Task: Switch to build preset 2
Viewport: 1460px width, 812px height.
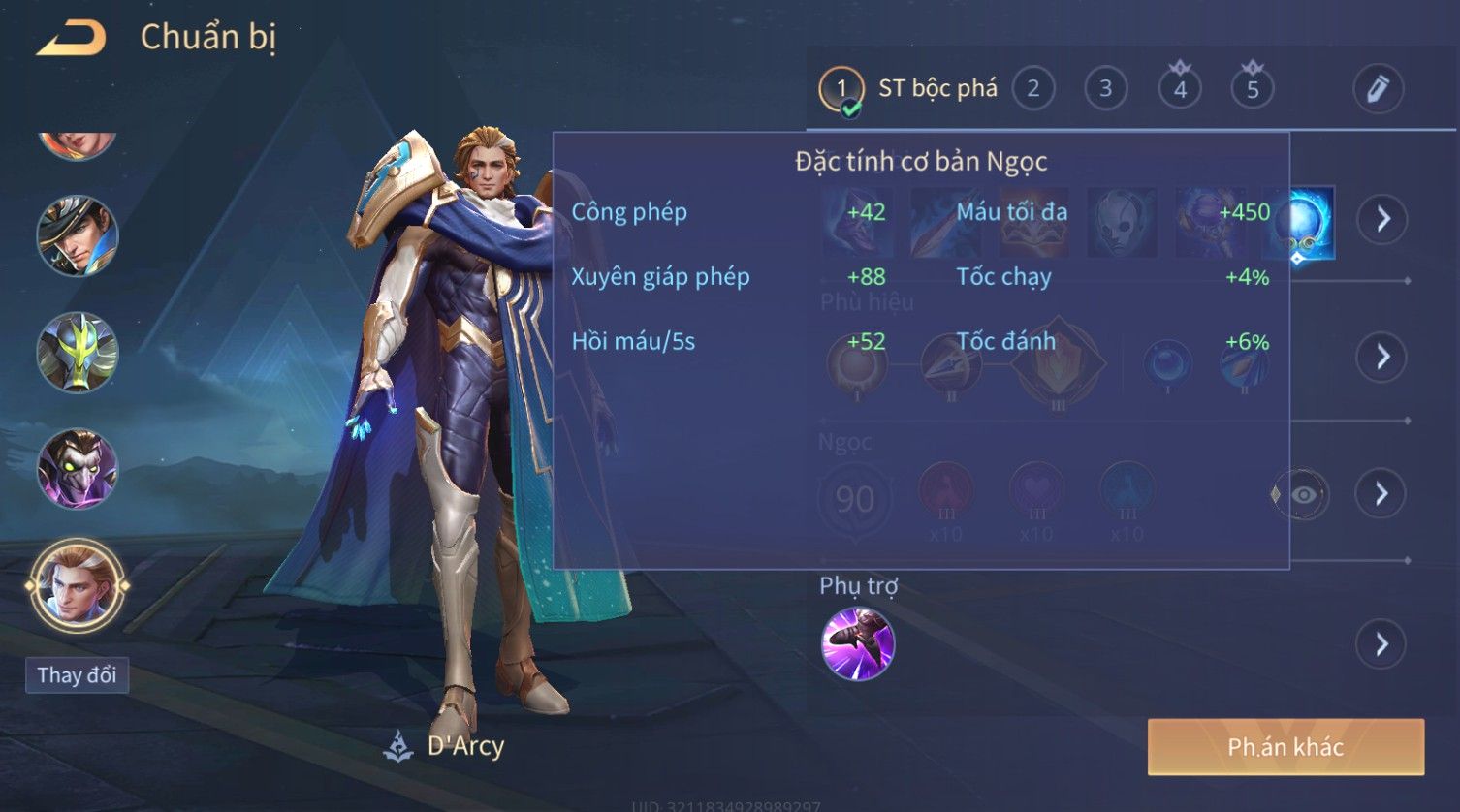Action: coord(1033,89)
